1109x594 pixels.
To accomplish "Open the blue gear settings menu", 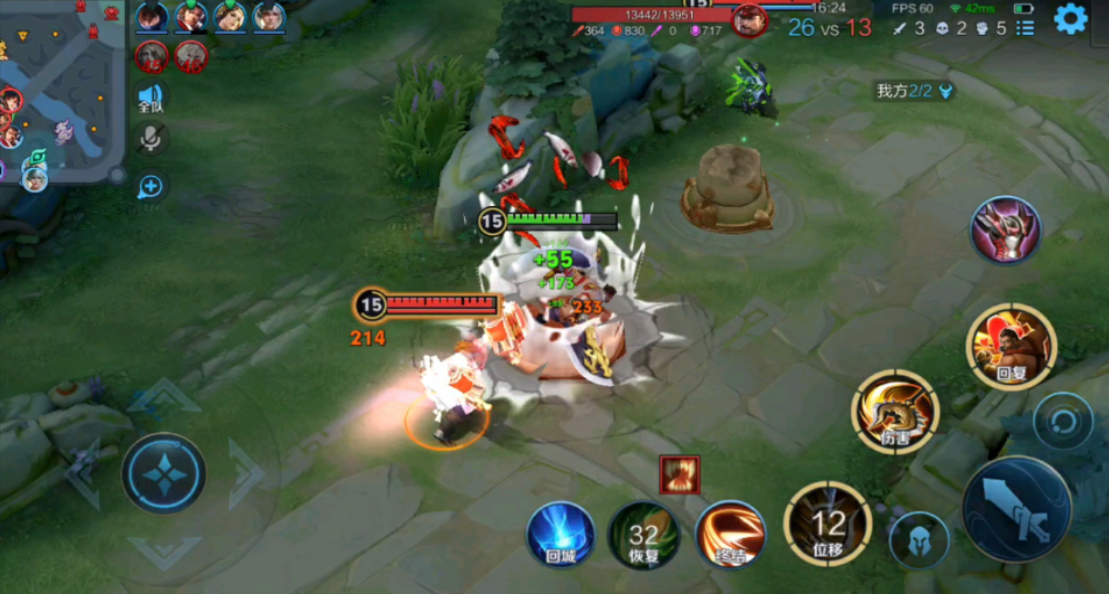I will pyautogui.click(x=1070, y=19).
